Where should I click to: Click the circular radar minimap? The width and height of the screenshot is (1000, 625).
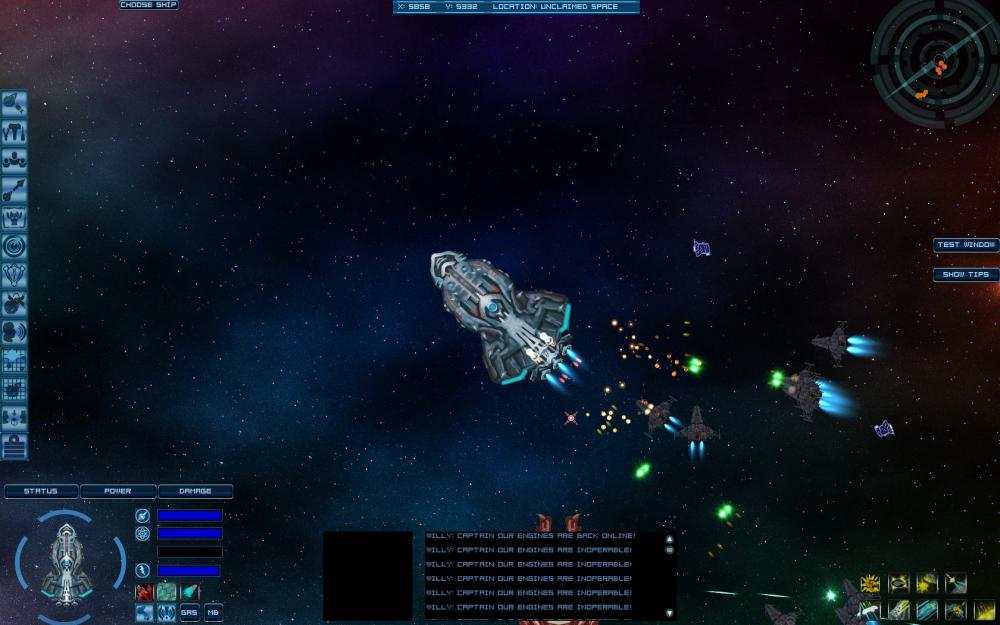[x=934, y=62]
